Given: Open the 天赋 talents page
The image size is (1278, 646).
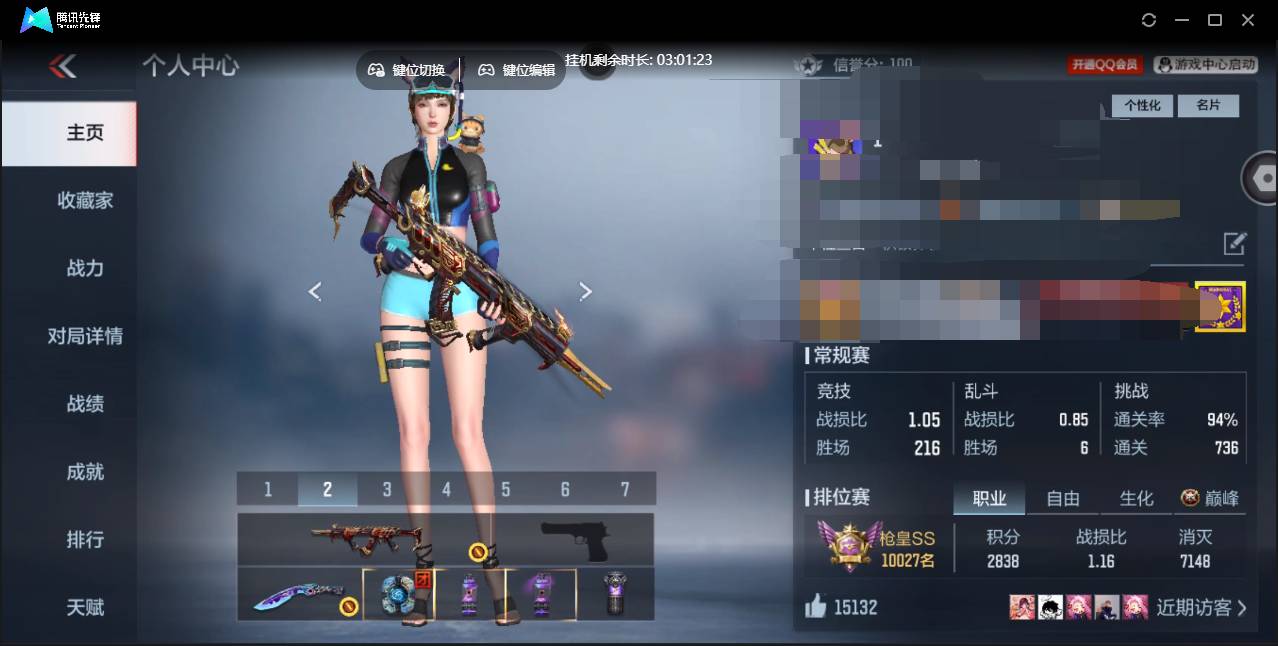Looking at the screenshot, I should pyautogui.click(x=85, y=607).
